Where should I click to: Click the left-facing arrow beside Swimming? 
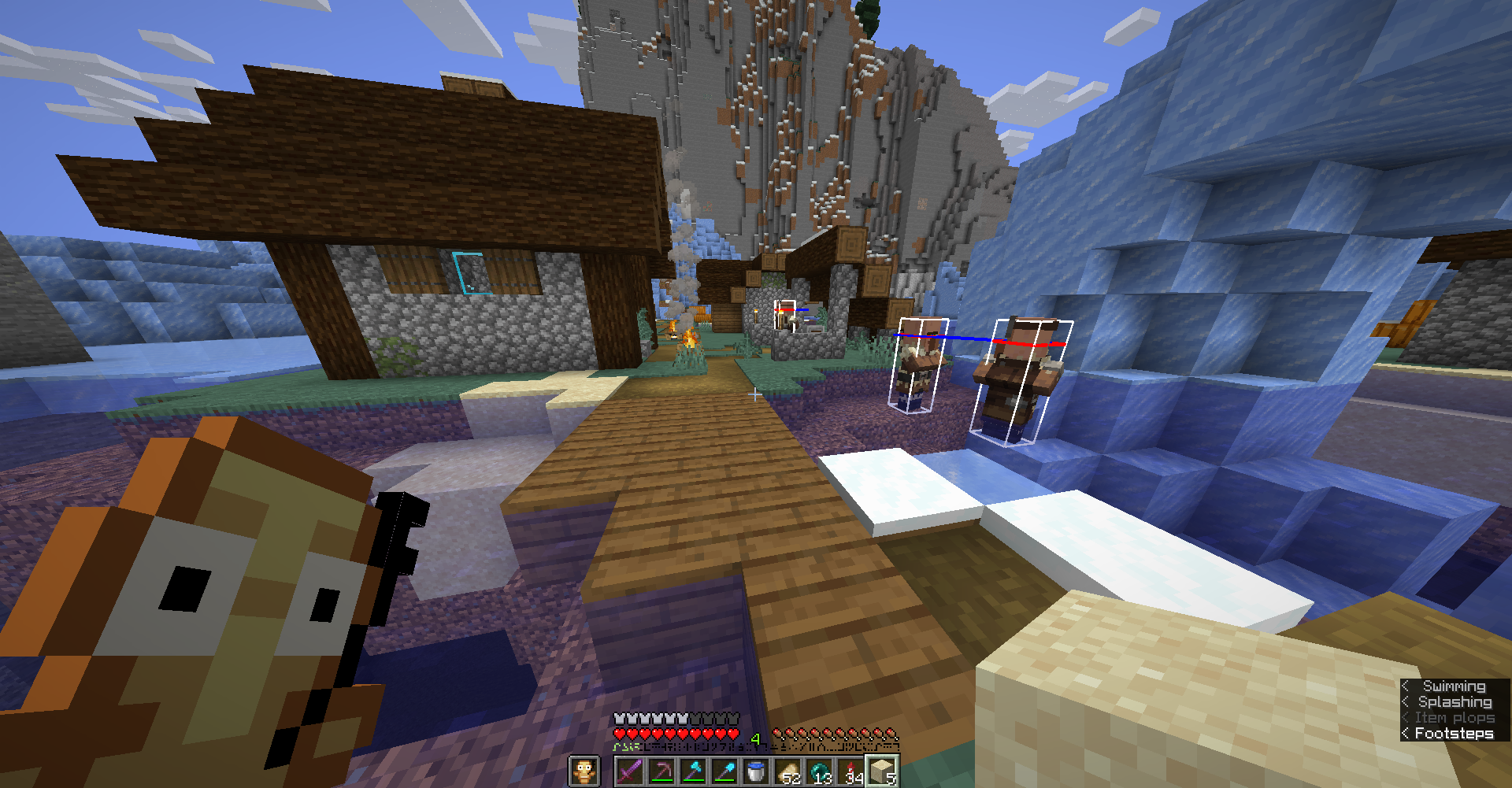[1406, 686]
